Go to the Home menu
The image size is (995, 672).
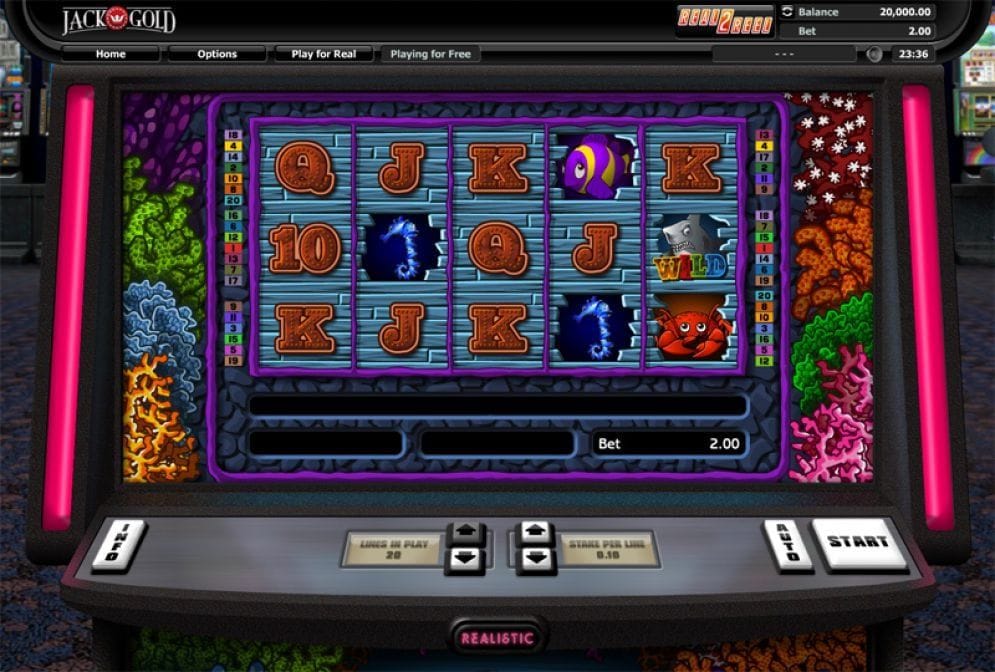pyautogui.click(x=110, y=54)
